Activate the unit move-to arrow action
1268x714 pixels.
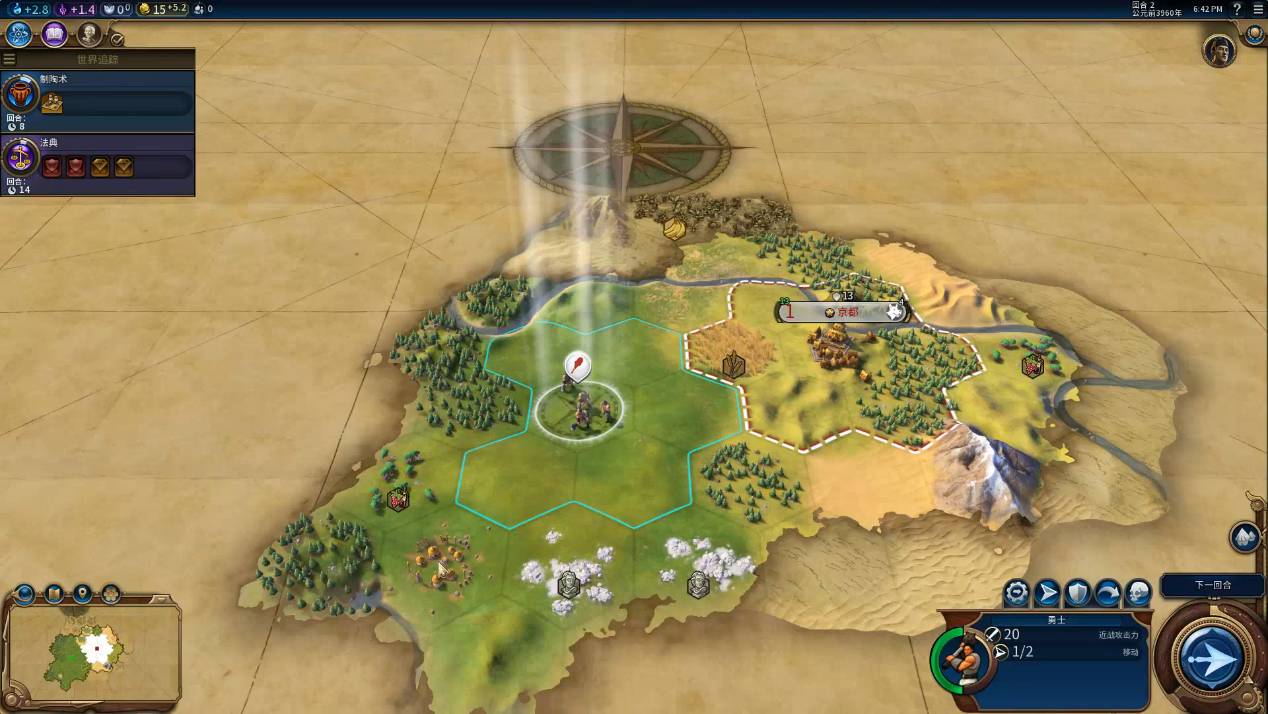[x=1047, y=593]
